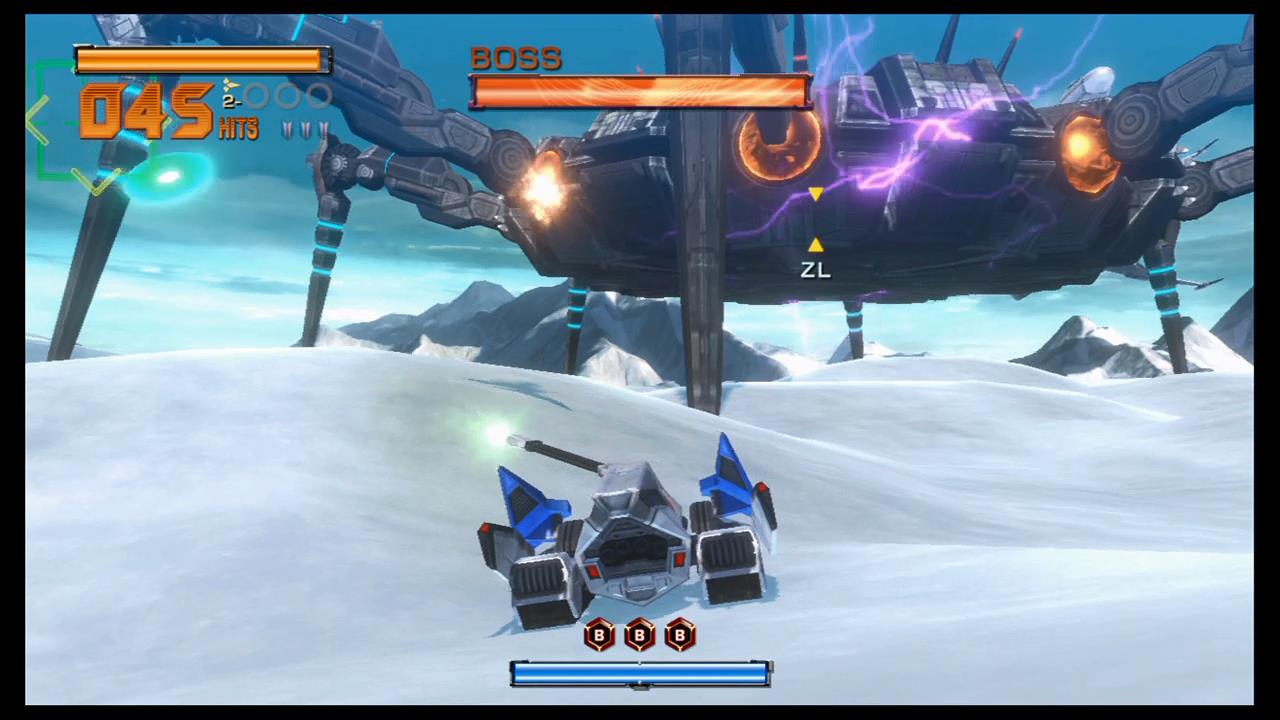Viewport: 1280px width, 720px height.
Task: Click the orange boss health bar
Action: pos(640,92)
